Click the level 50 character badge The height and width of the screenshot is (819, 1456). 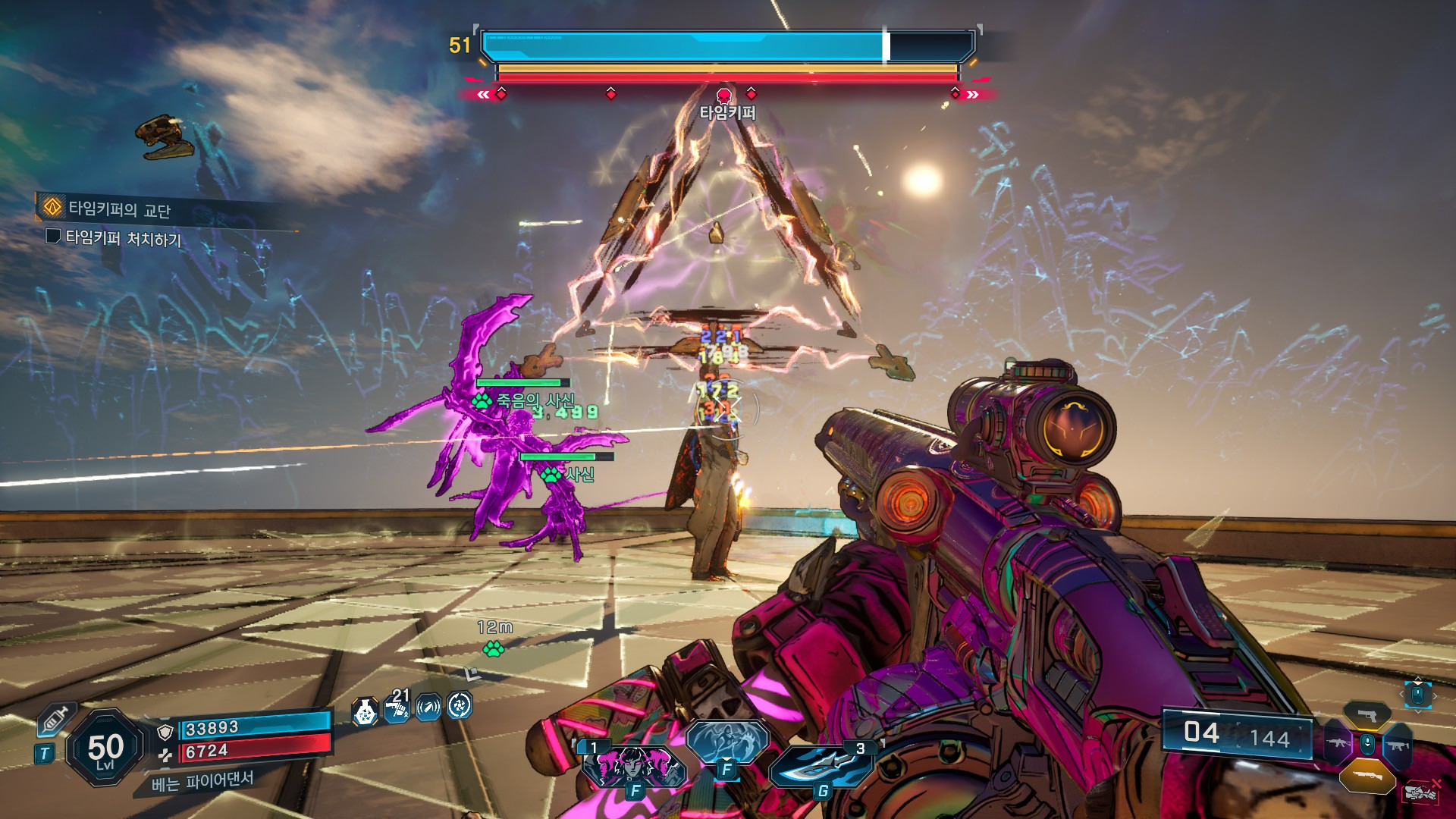(105, 748)
